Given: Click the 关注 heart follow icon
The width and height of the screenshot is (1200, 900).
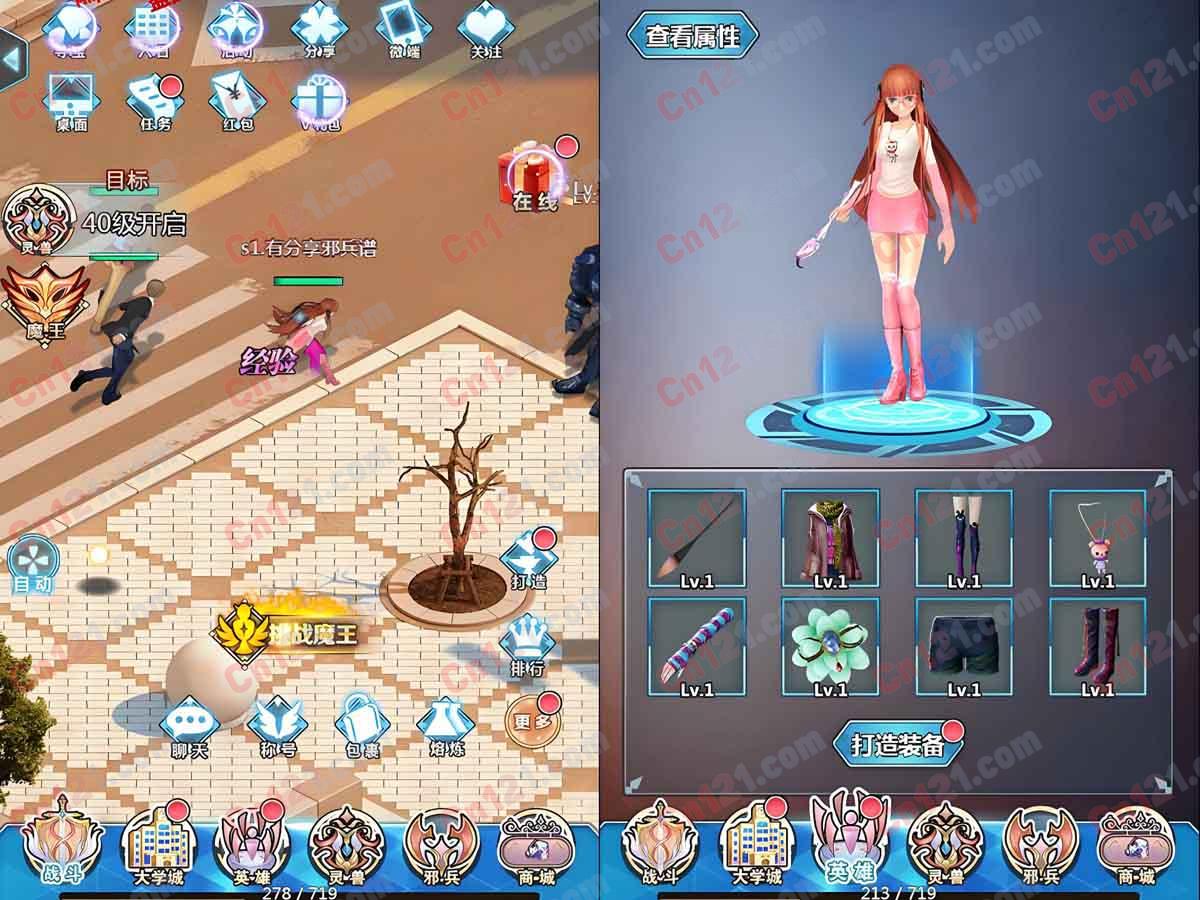Looking at the screenshot, I should click(486, 30).
